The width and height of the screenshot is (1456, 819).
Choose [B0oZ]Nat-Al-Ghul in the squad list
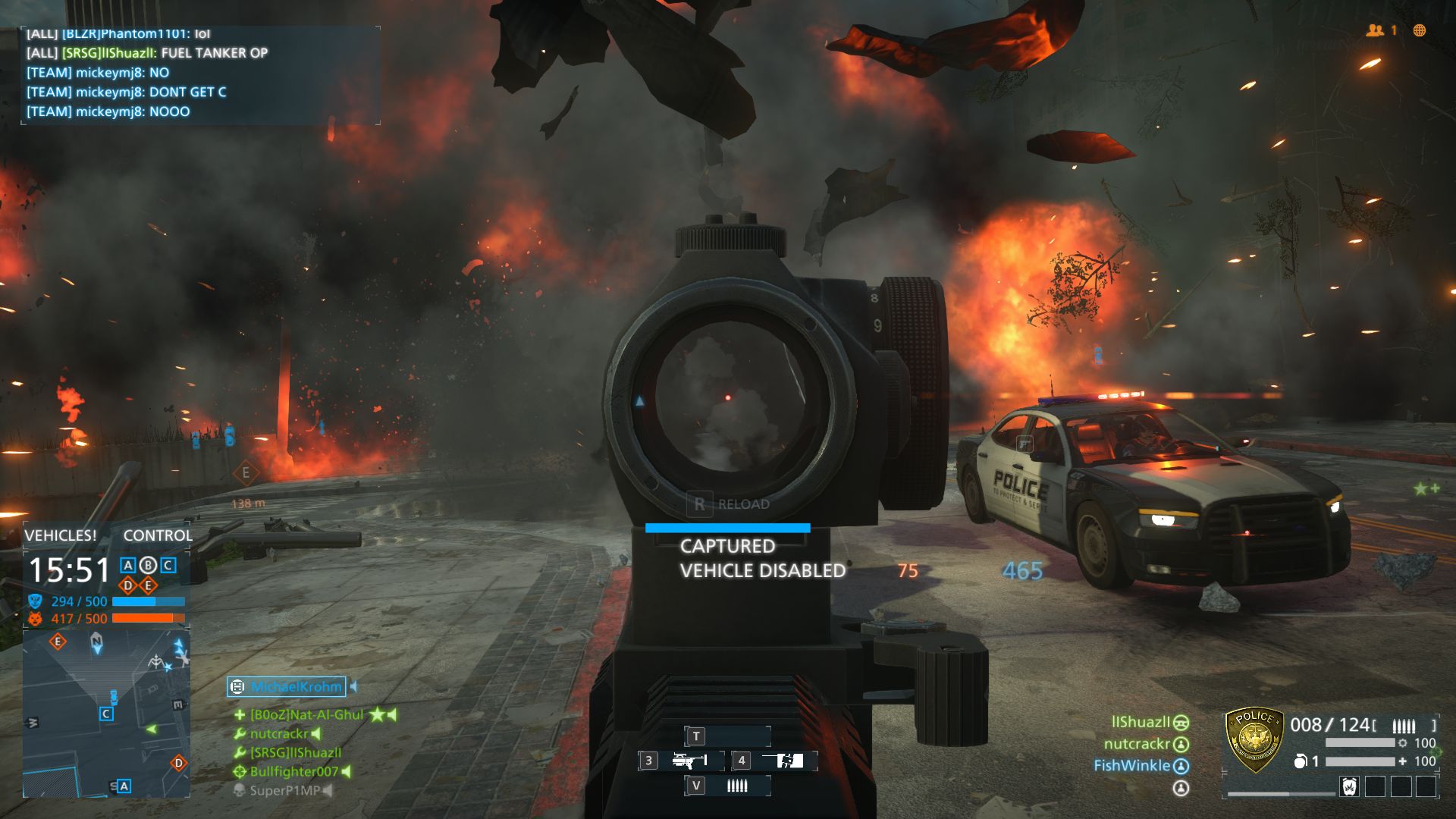(307, 715)
